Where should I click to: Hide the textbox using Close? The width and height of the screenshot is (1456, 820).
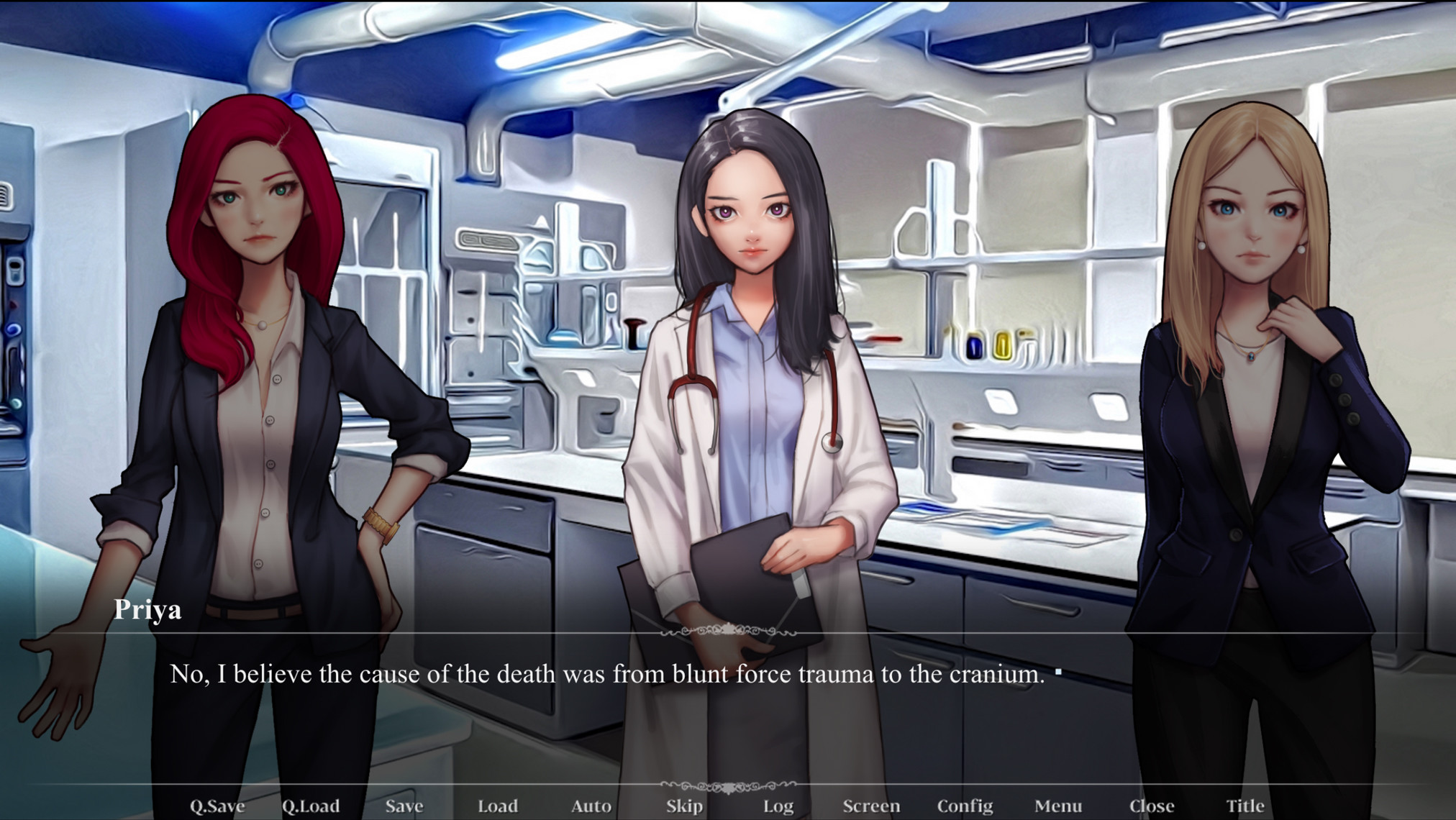pyautogui.click(x=1152, y=806)
